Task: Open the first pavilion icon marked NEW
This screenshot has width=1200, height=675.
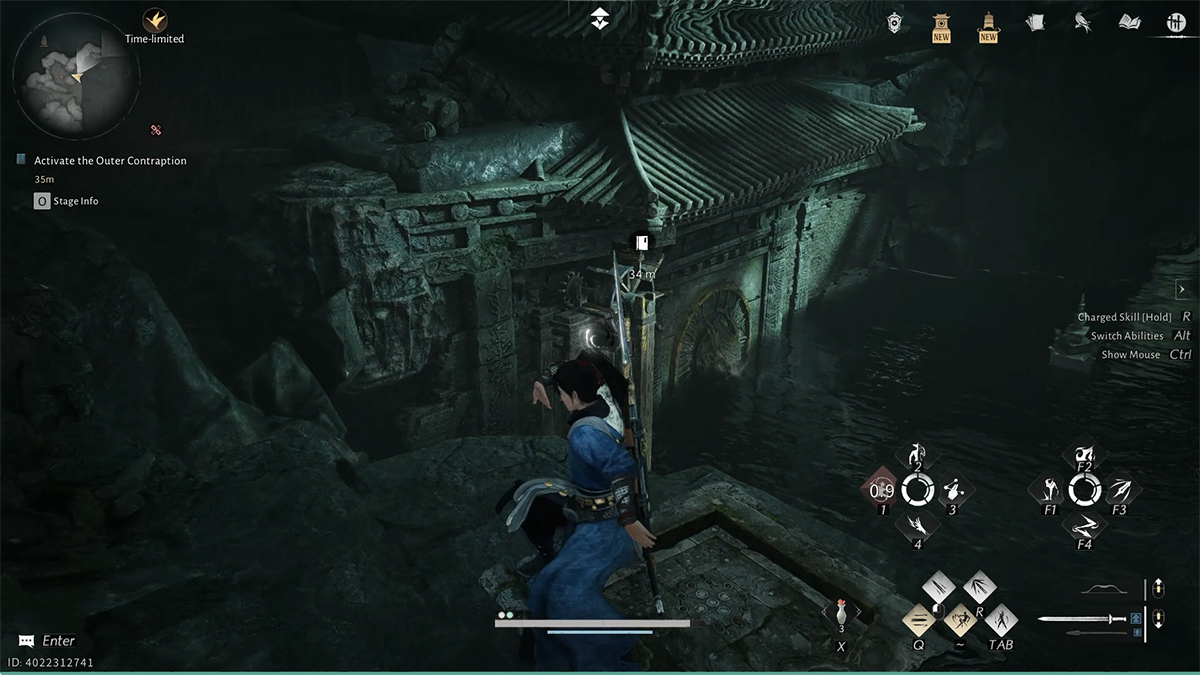Action: [941, 24]
